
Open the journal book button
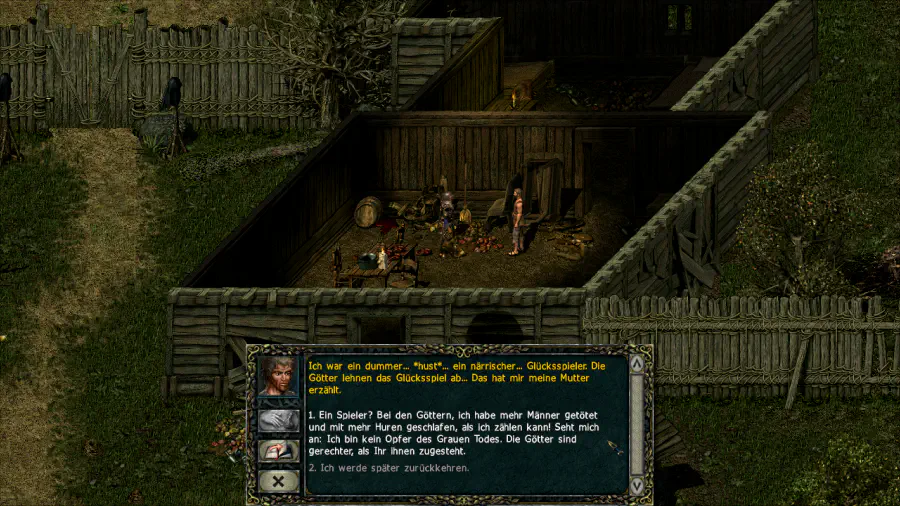tap(278, 451)
